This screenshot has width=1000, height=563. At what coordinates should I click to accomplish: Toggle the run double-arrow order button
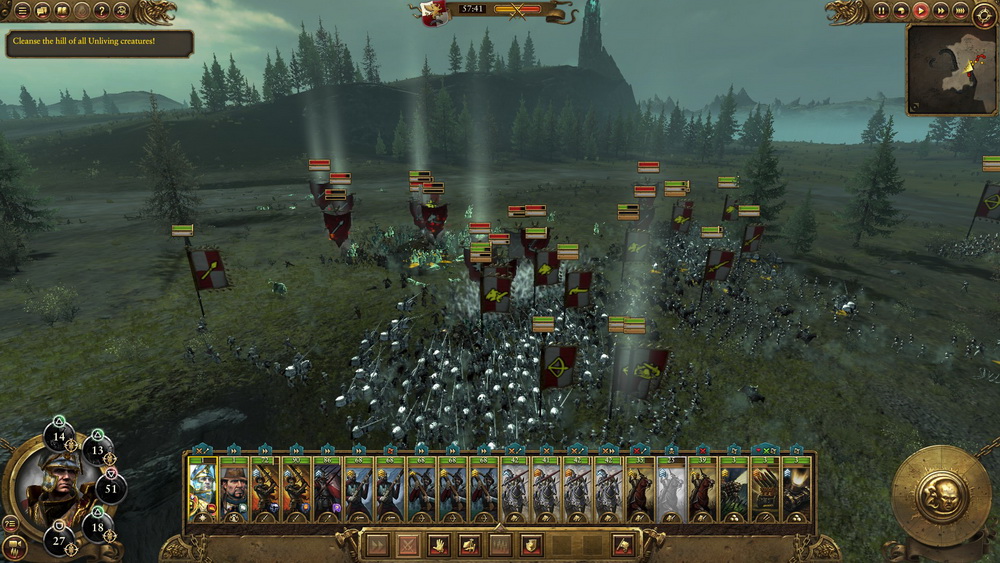coord(377,545)
